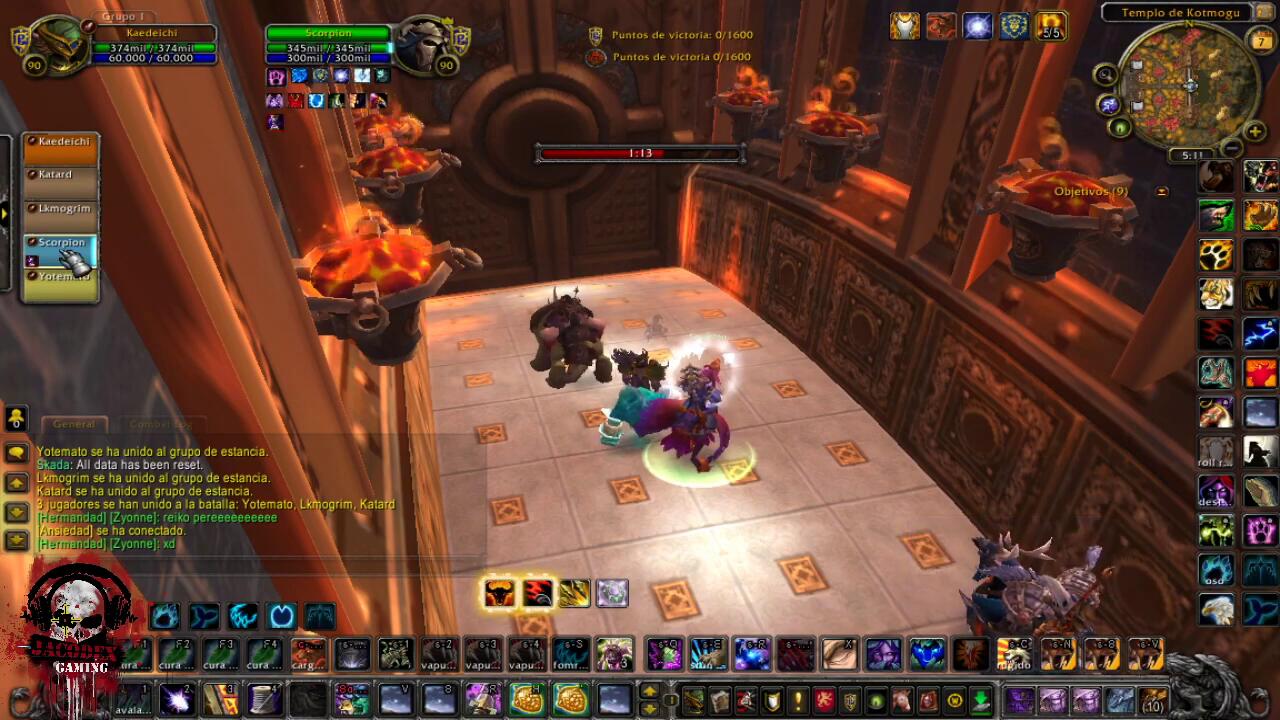This screenshot has width=1280, height=720.
Task: Open the minimap tracking magnifier button
Action: [x=1105, y=74]
